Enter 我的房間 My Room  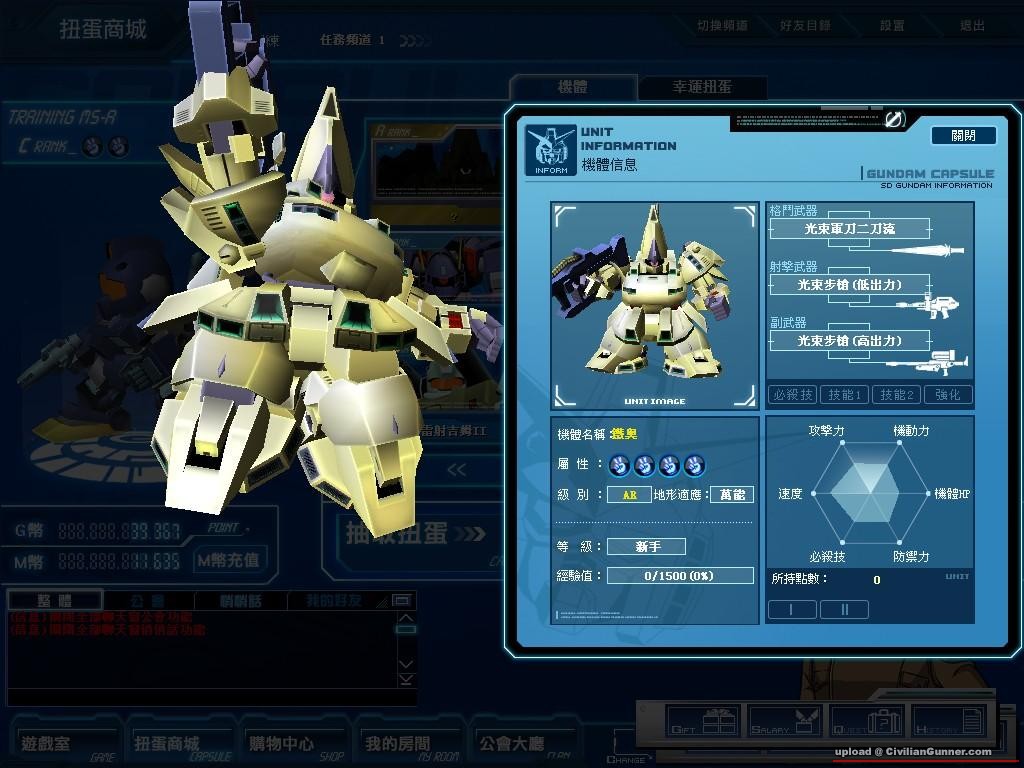397,743
